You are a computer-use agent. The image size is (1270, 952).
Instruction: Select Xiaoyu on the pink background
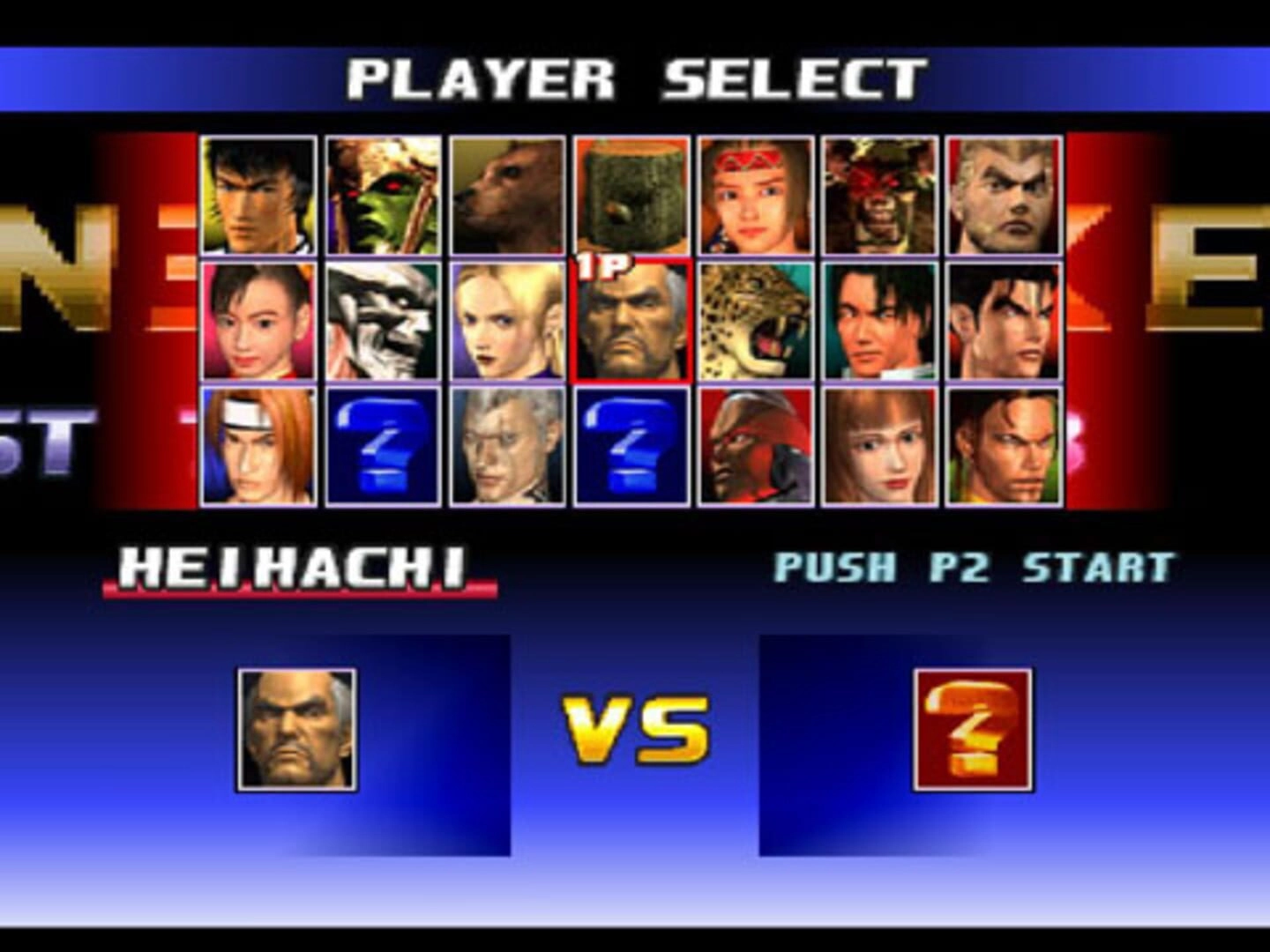258,321
